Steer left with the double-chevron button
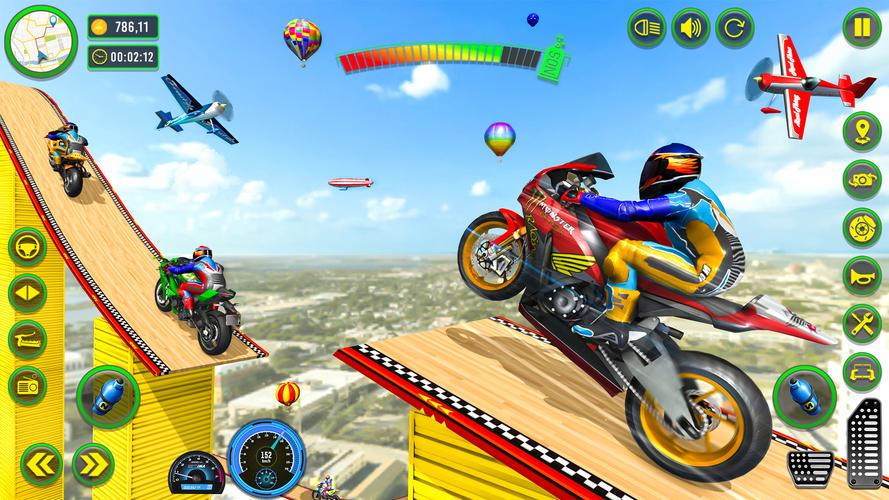This screenshot has width=889, height=500. (41, 463)
